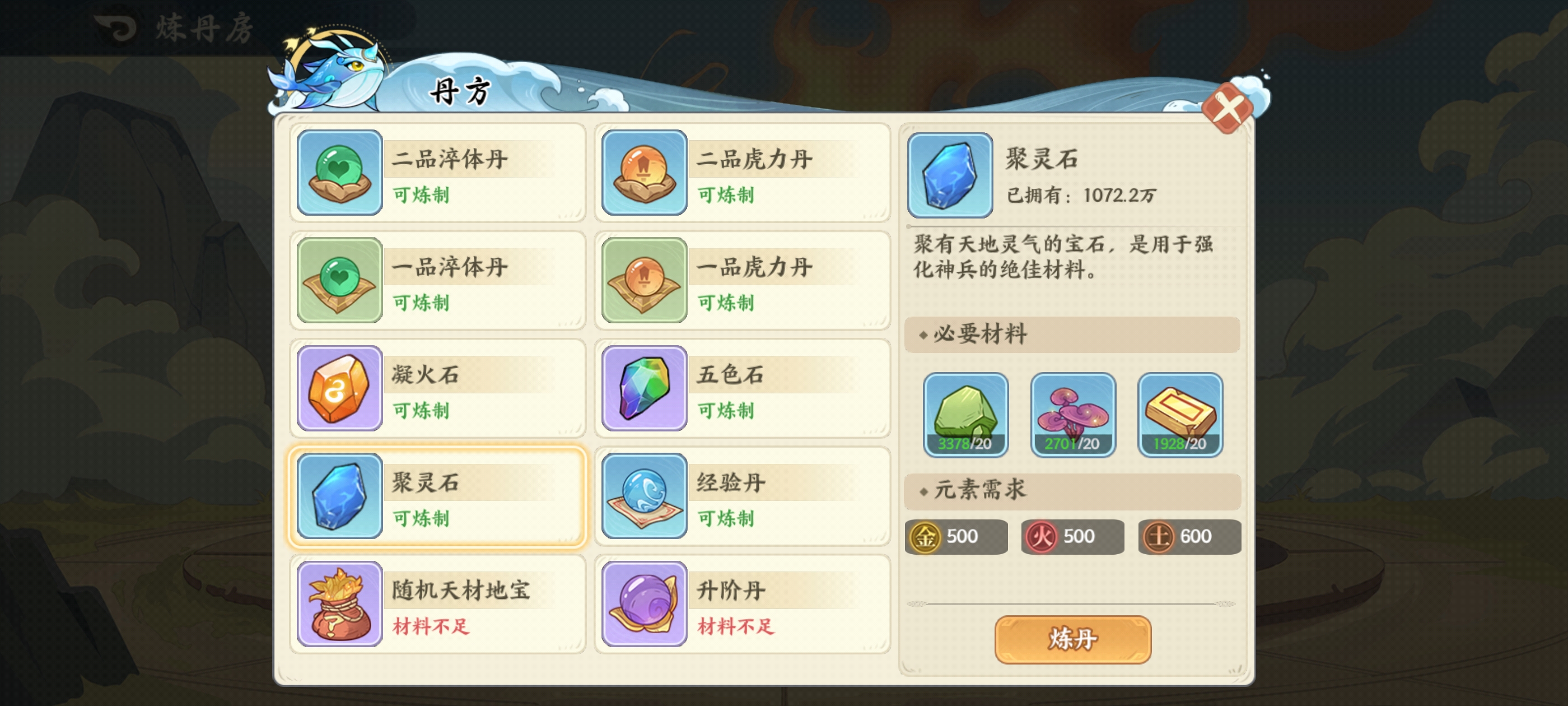This screenshot has height=706, width=1568.
Task: Select the gold brick material showing 1928/20
Action: tap(1180, 414)
